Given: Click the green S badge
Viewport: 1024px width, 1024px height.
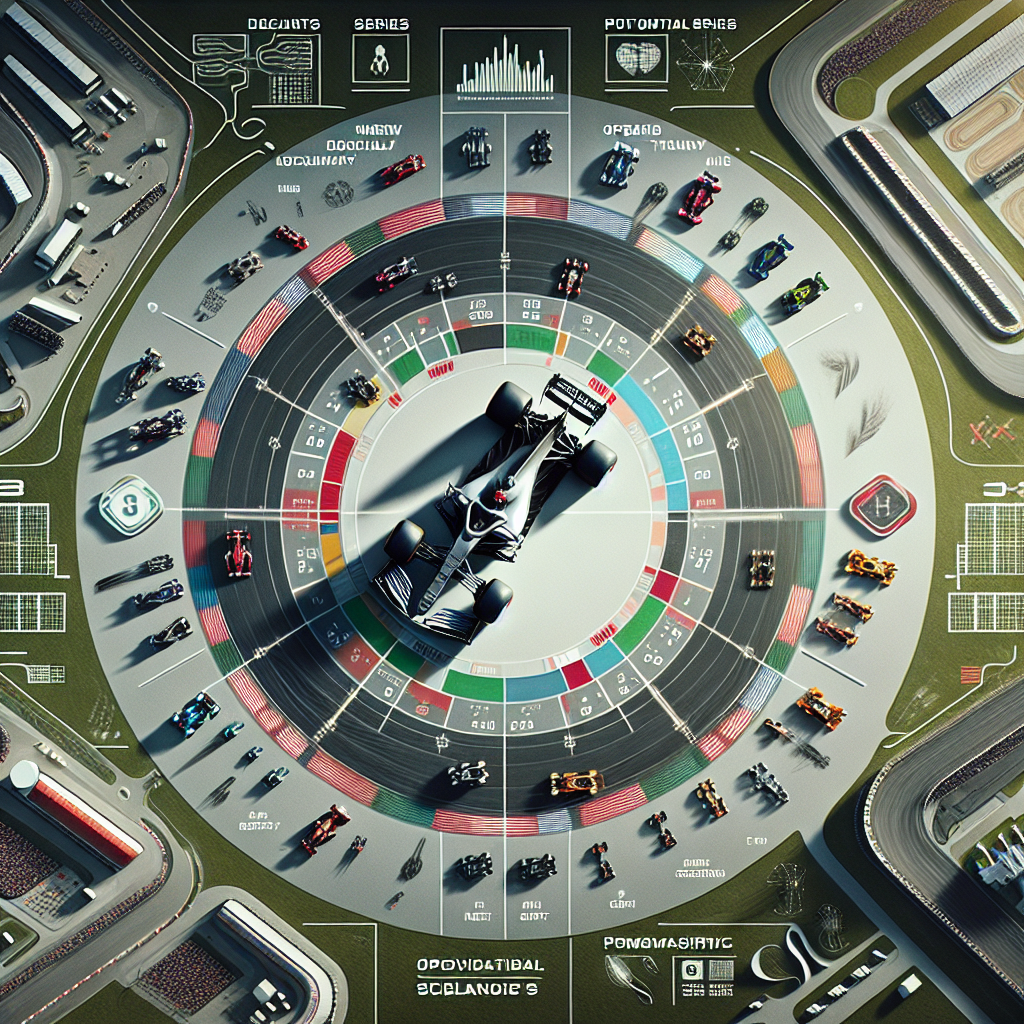Looking at the screenshot, I should [130, 503].
